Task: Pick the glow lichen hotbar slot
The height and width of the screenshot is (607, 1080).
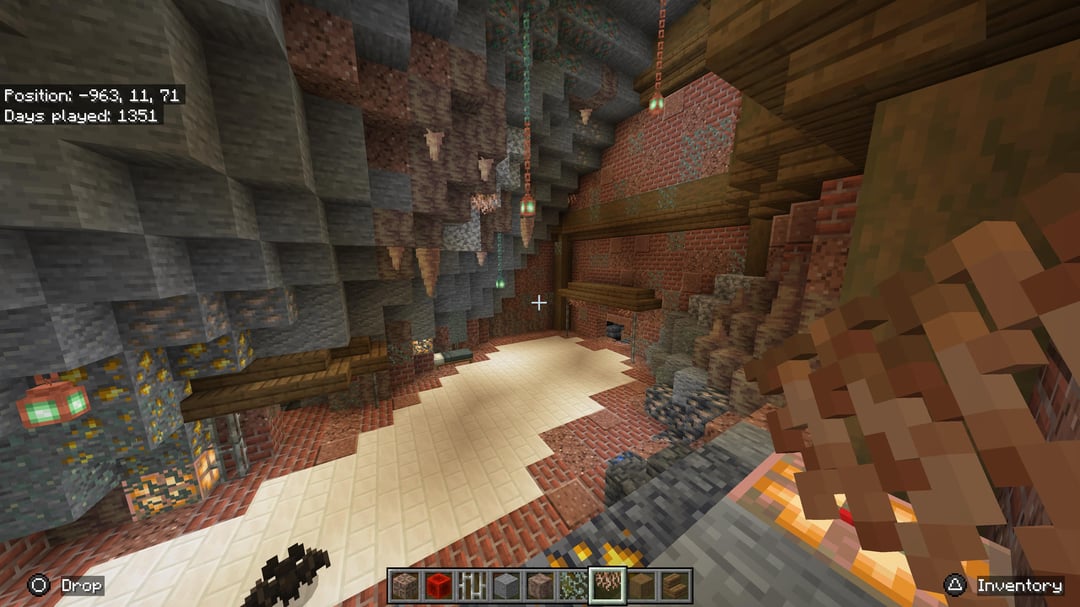Action: click(573, 585)
